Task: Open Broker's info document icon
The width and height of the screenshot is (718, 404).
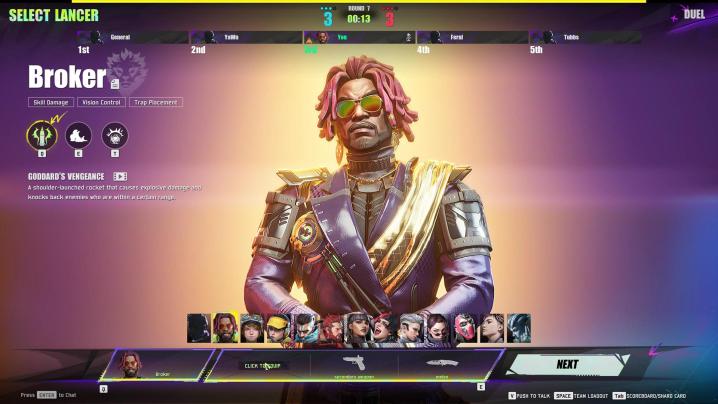Action: coord(115,83)
